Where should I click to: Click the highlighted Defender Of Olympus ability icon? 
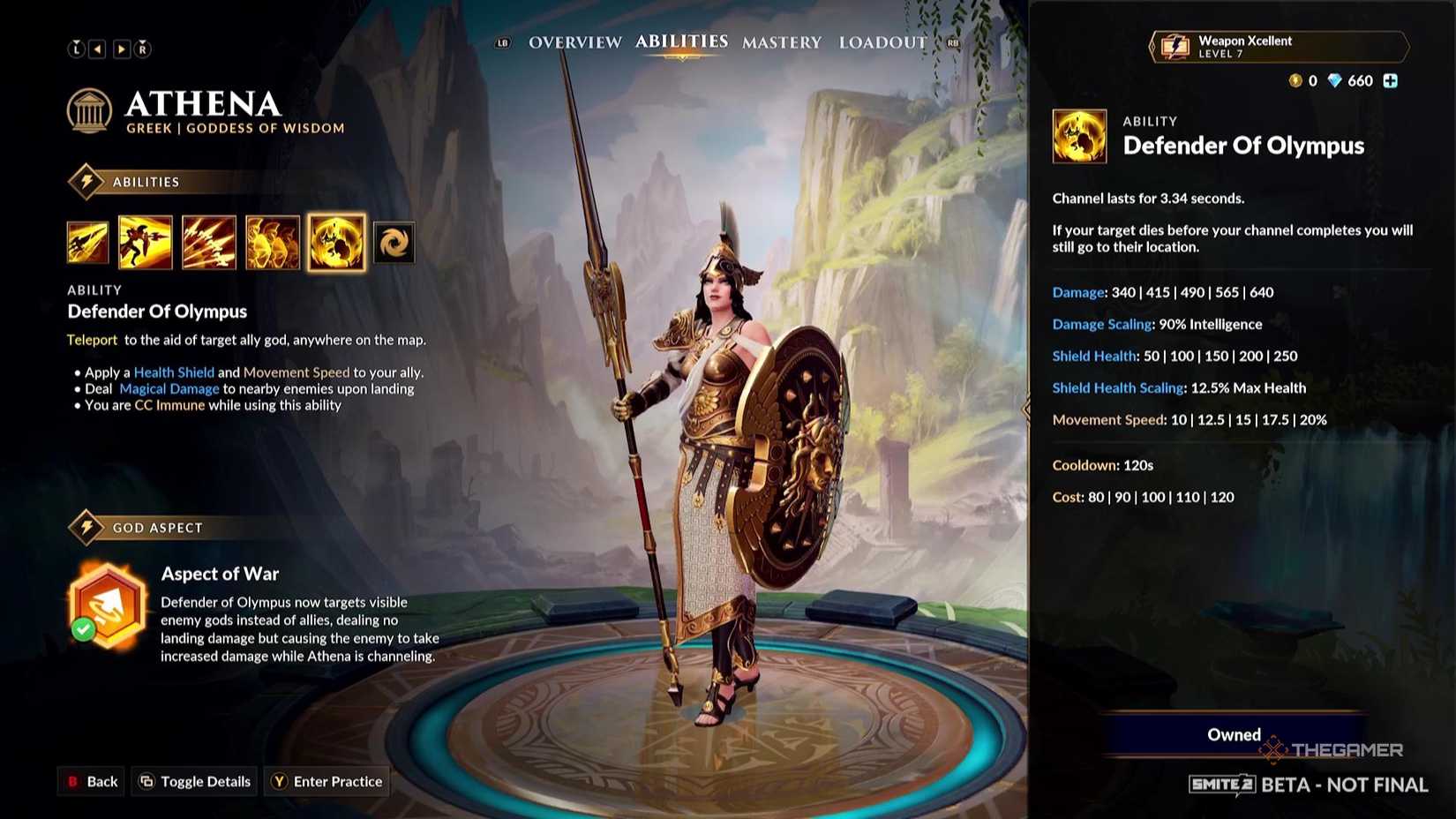[x=335, y=242]
